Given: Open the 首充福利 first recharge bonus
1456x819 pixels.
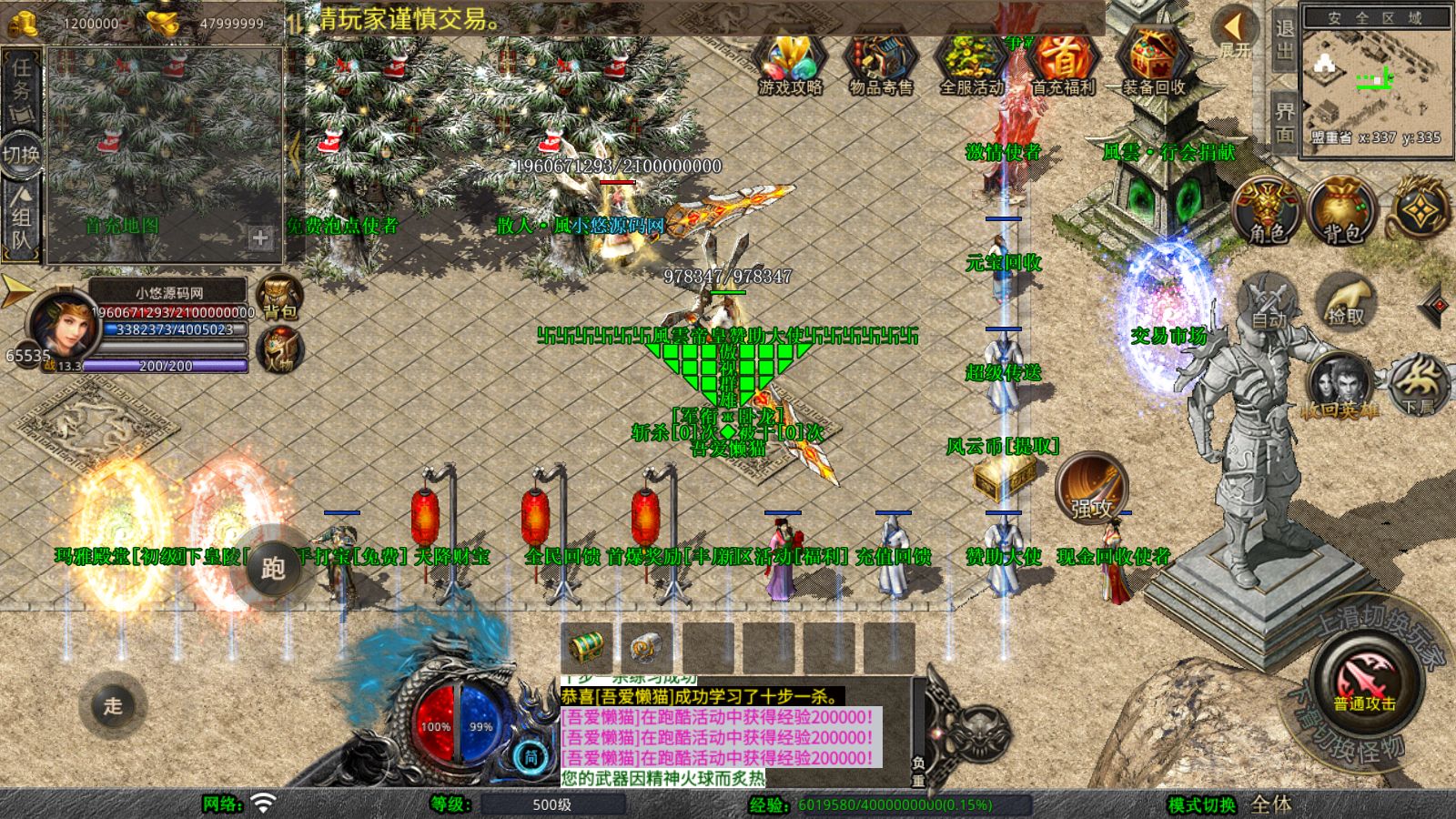Looking at the screenshot, I should [1062, 64].
